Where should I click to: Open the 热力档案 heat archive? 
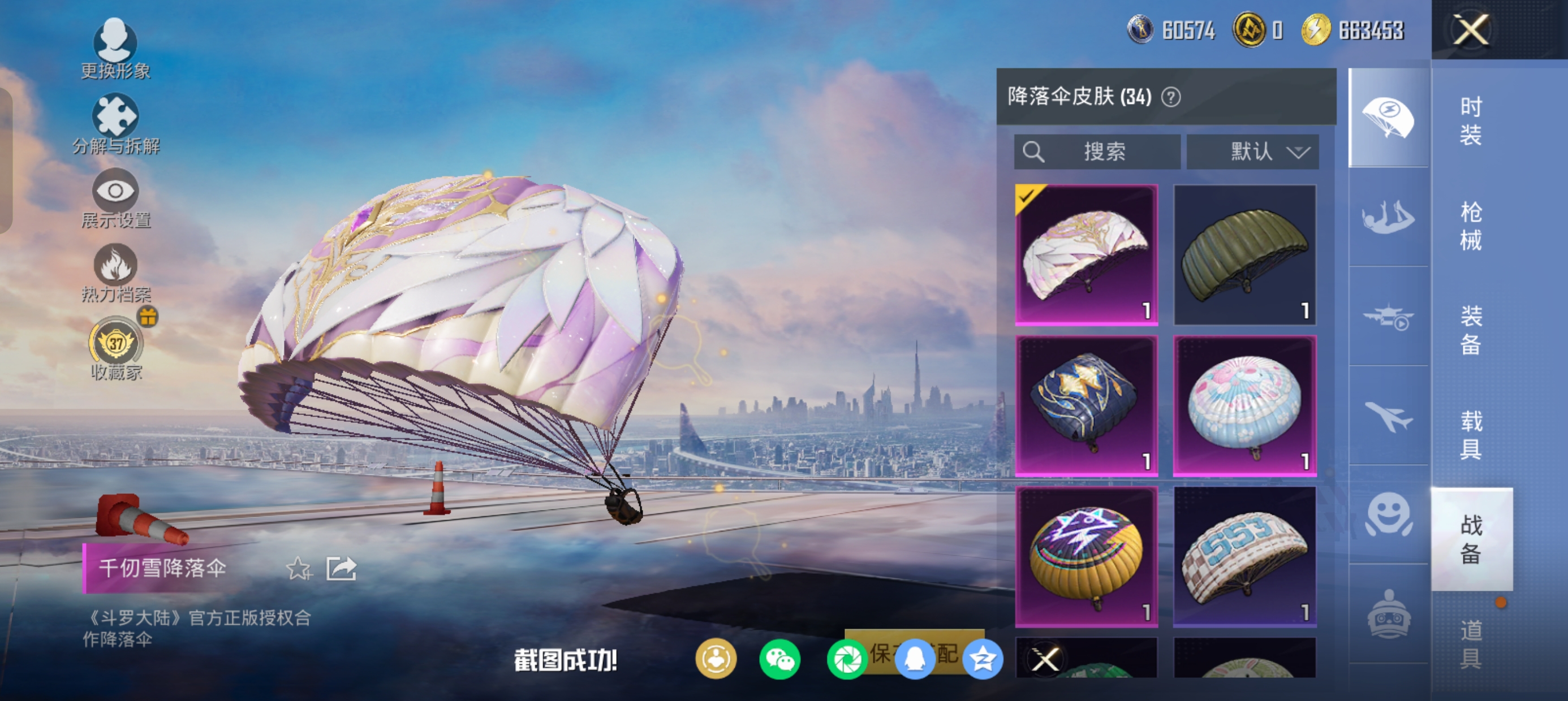pos(115,273)
